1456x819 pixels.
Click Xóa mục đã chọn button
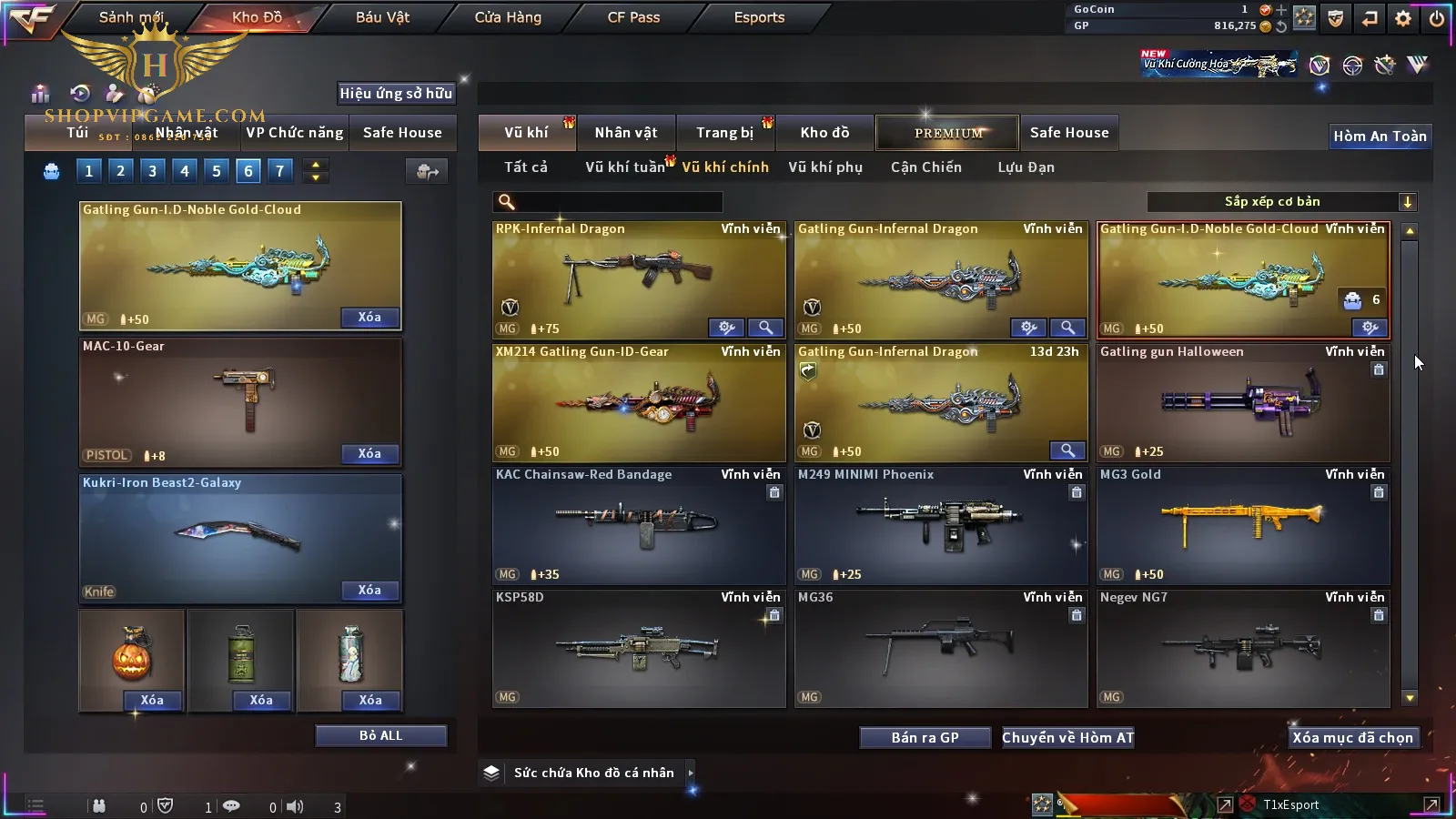[1352, 738]
